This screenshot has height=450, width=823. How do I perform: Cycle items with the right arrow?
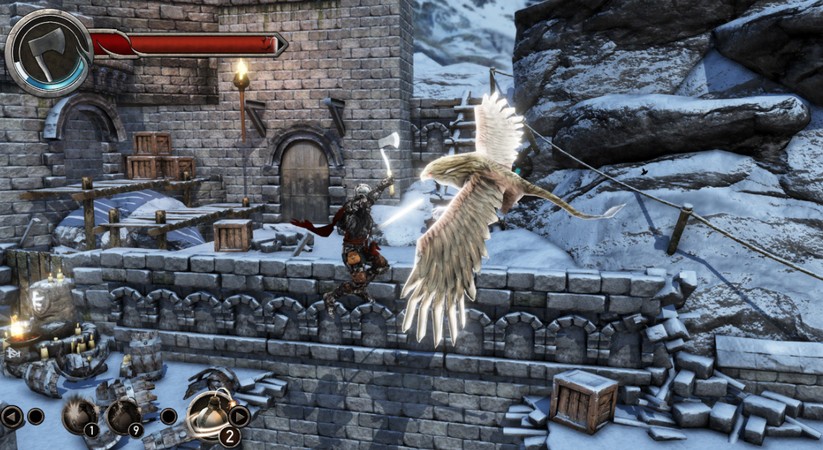coord(239,416)
